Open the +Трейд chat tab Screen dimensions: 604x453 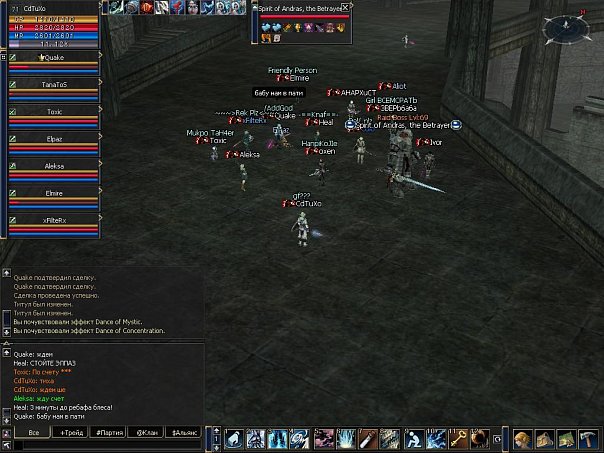click(71, 432)
